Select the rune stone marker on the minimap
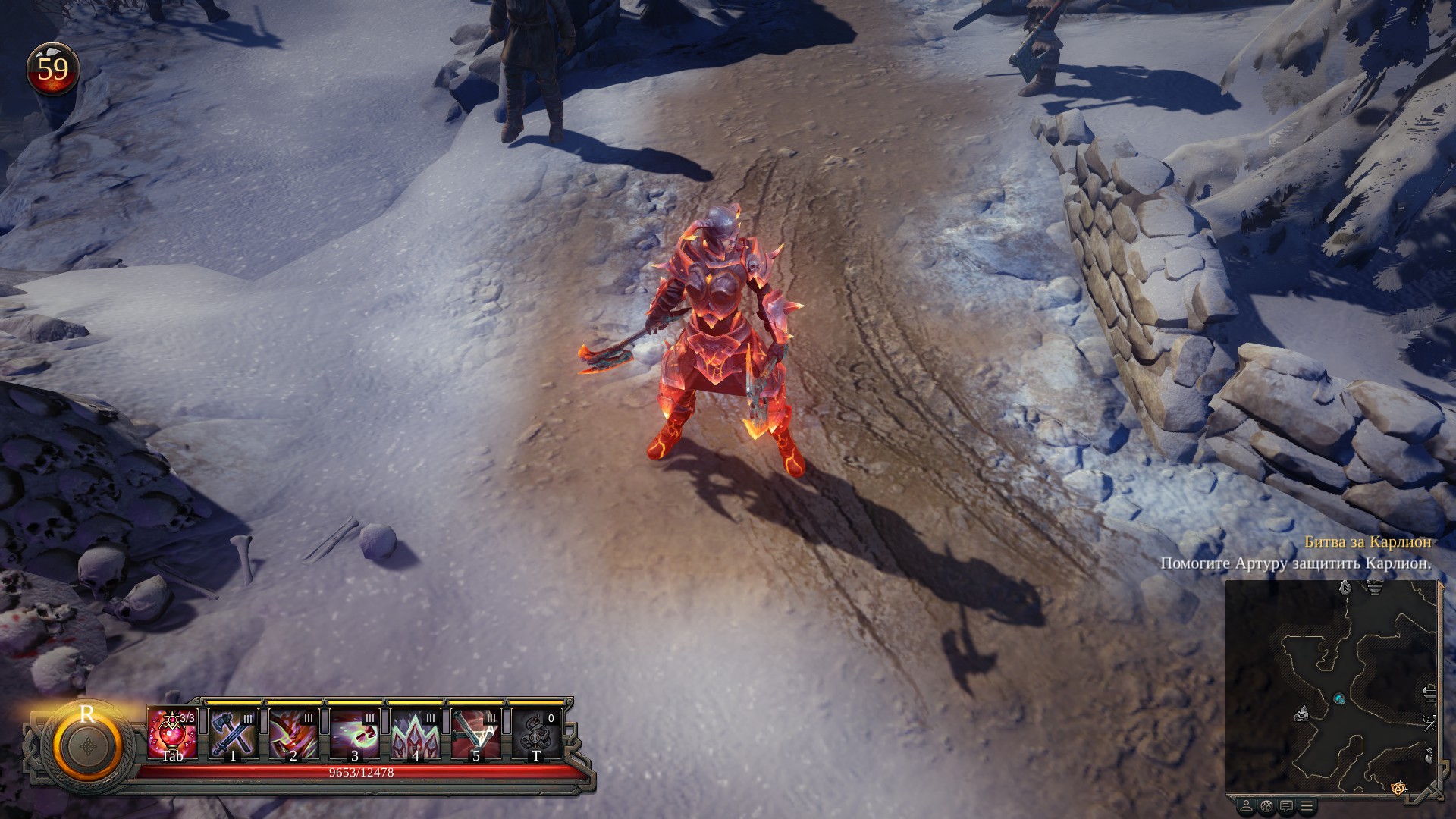The height and width of the screenshot is (819, 1456). pos(1345,587)
